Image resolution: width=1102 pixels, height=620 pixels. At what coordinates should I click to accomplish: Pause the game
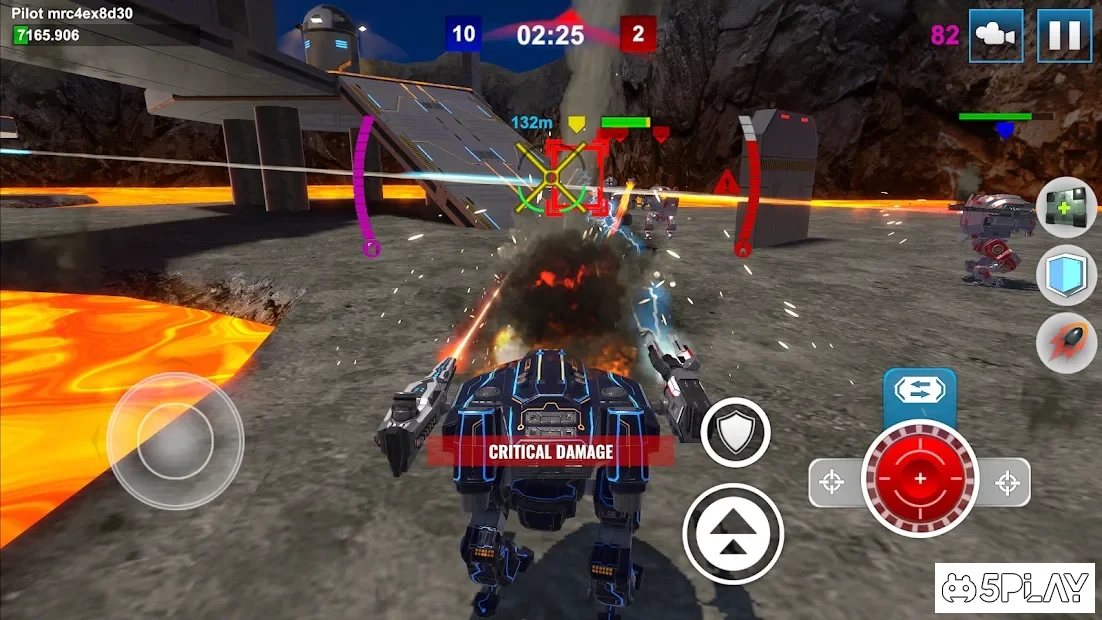coord(1063,35)
